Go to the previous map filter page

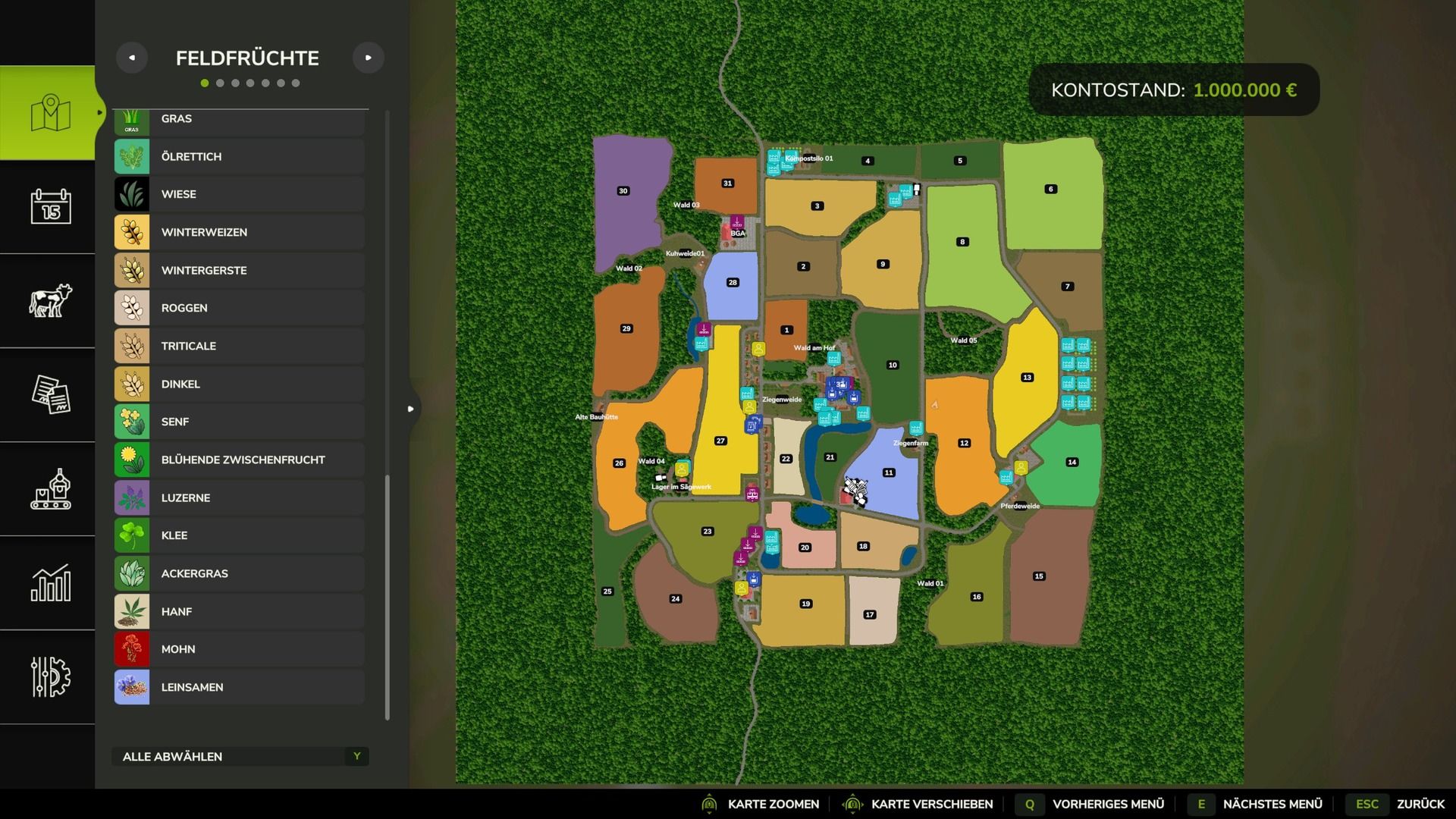132,58
